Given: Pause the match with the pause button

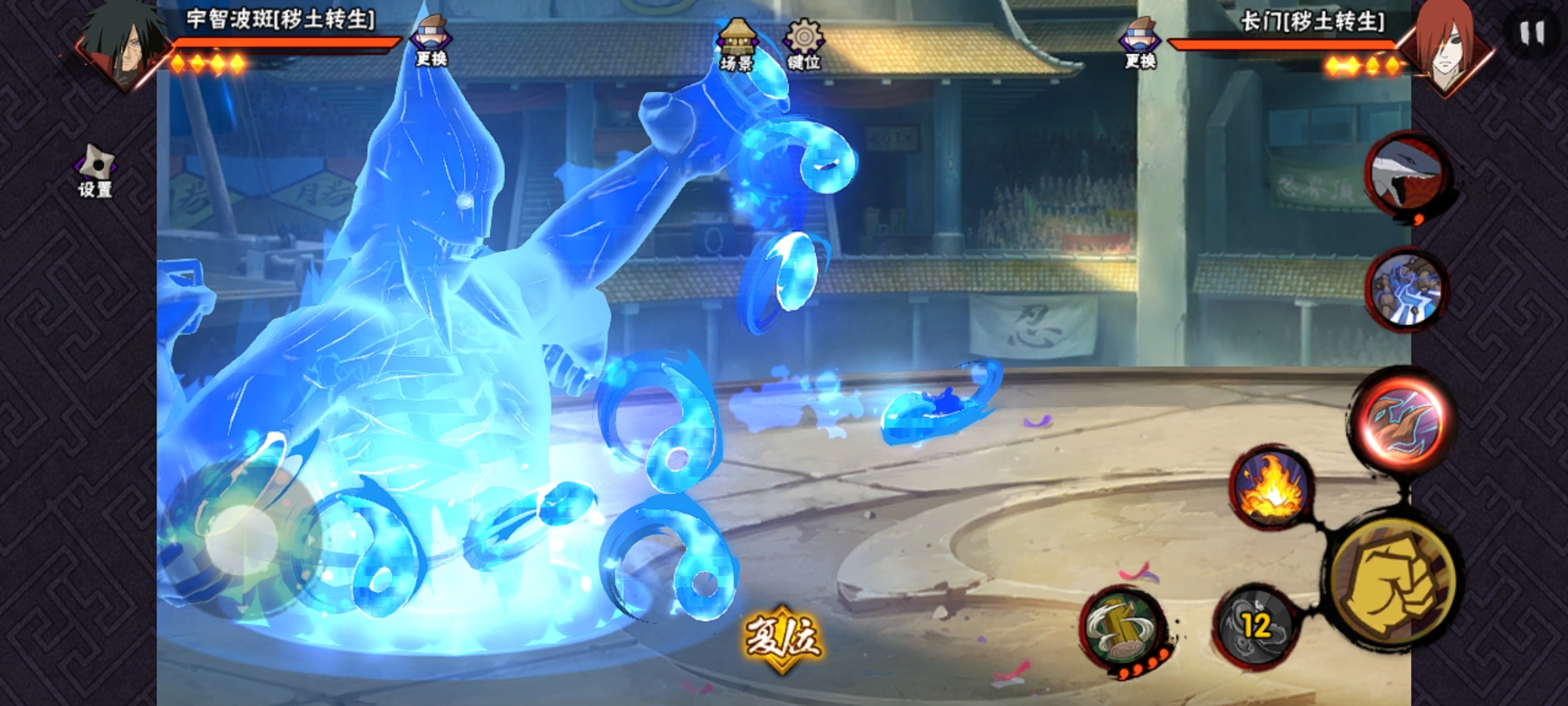Looking at the screenshot, I should click(1531, 33).
